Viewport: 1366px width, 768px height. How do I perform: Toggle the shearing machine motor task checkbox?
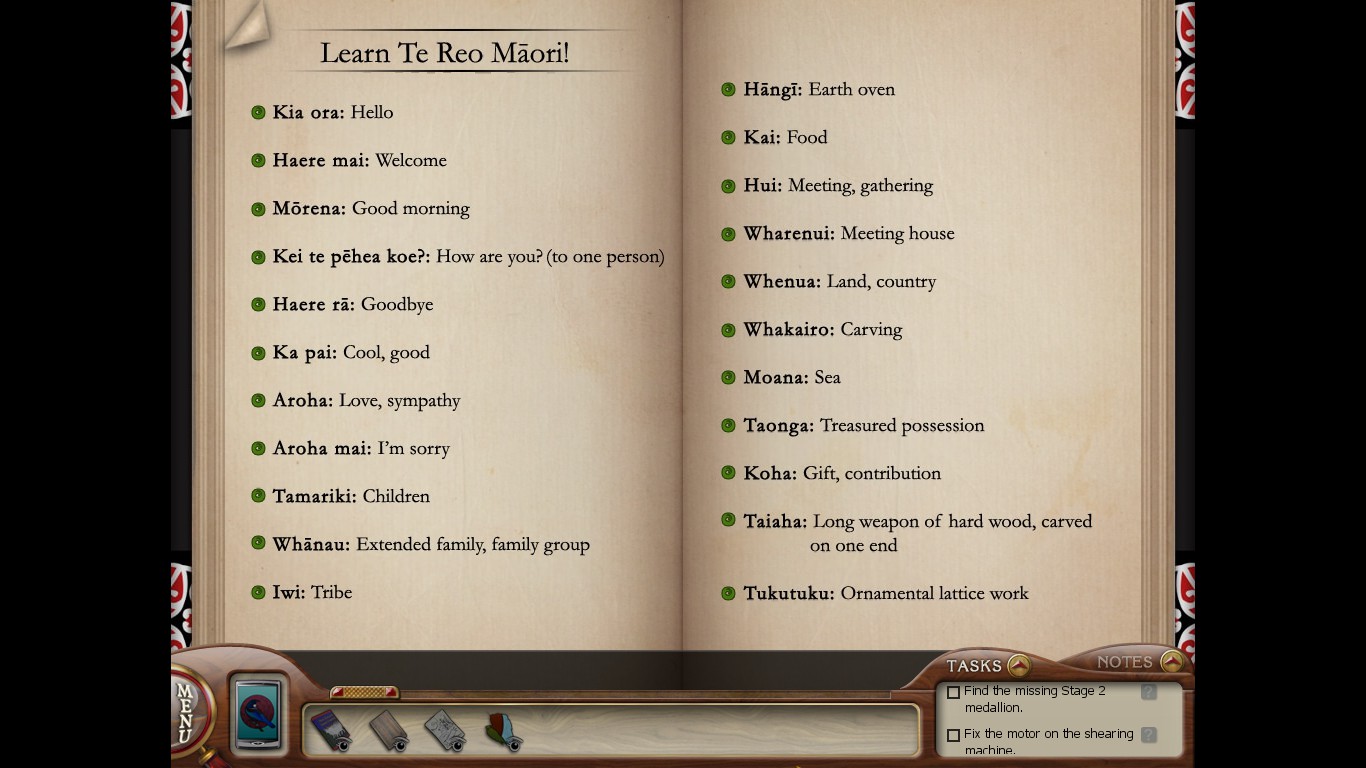[954, 735]
